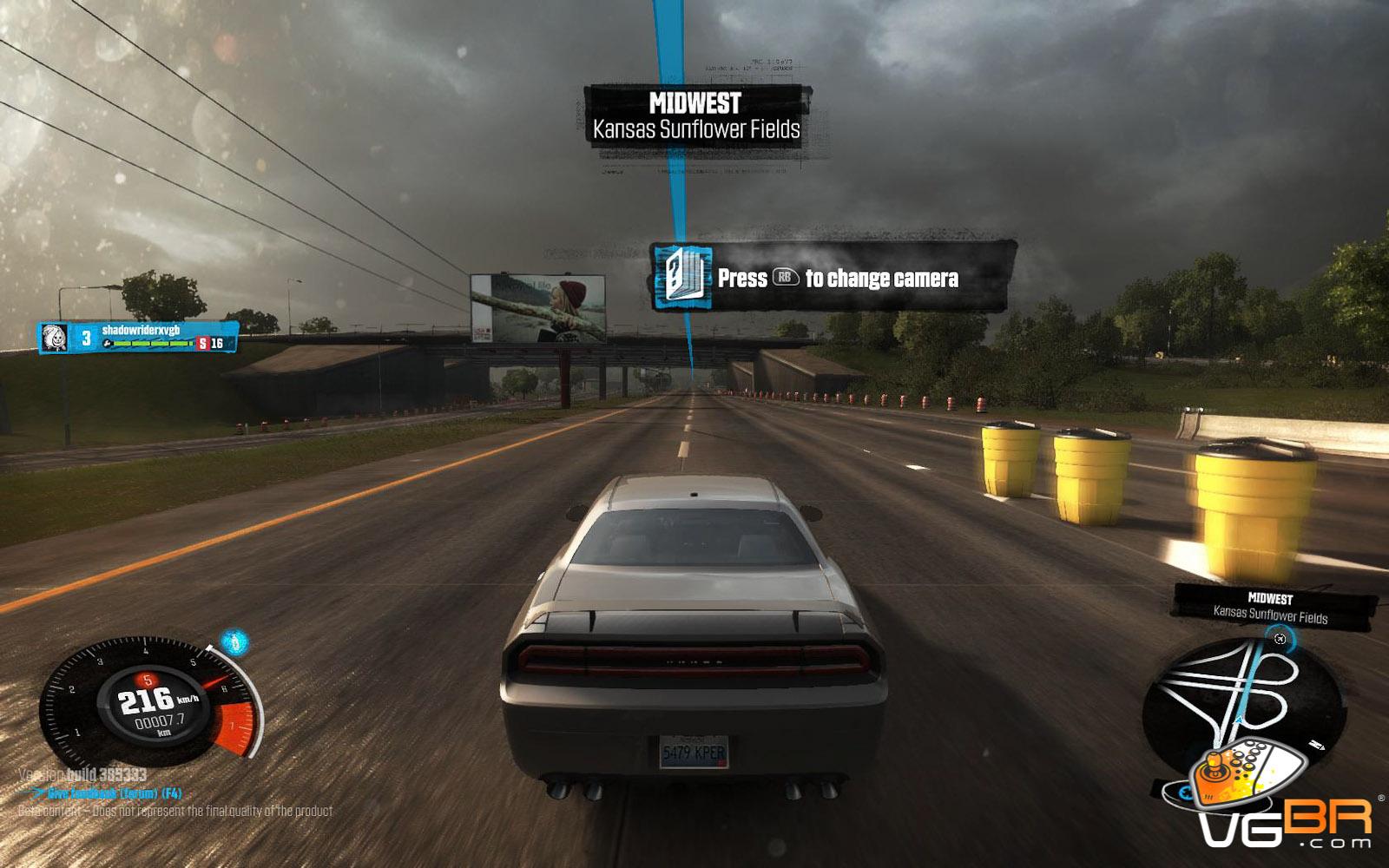This screenshot has width=1389, height=868.
Task: Select the shadowriderxvgb player card
Action: [139, 337]
